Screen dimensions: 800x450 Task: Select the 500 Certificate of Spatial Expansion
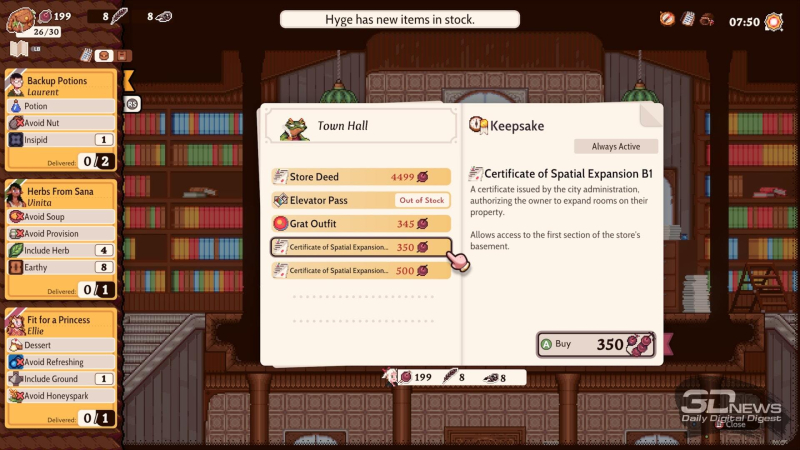(x=360, y=270)
